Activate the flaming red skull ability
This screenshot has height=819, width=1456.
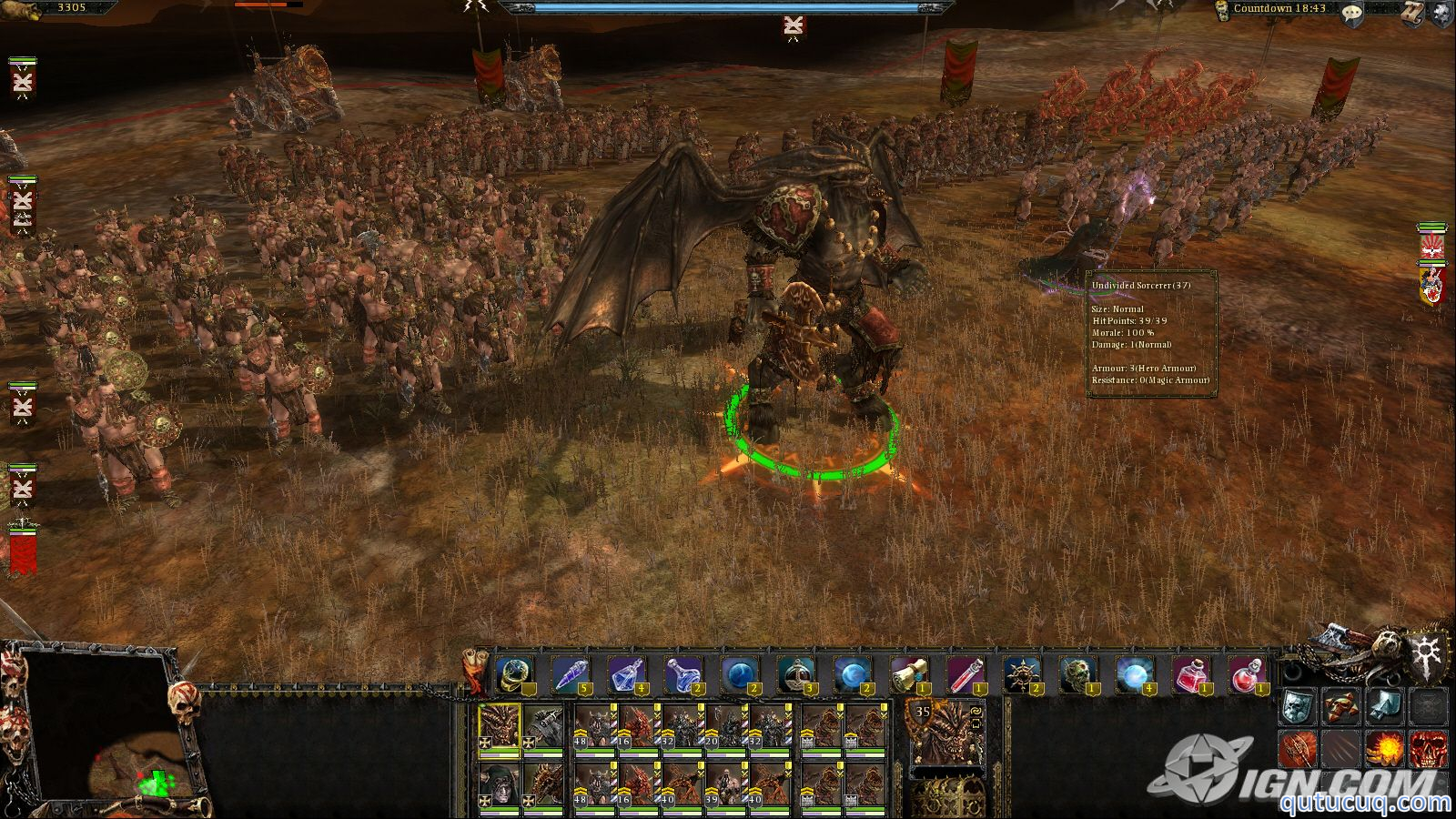click(x=1427, y=750)
